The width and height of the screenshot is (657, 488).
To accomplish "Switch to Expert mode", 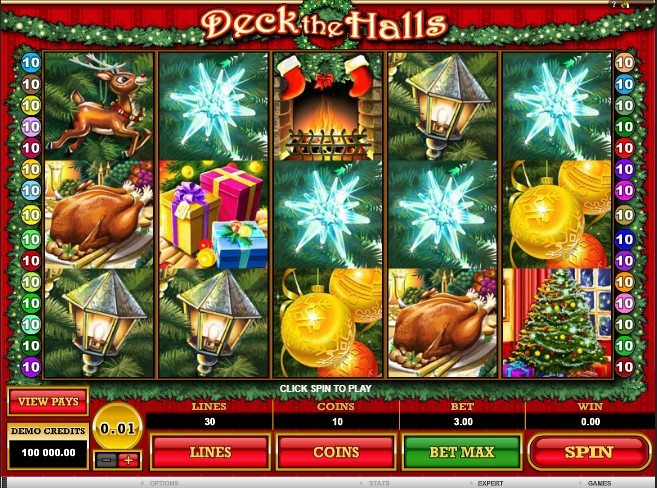I will (x=490, y=482).
